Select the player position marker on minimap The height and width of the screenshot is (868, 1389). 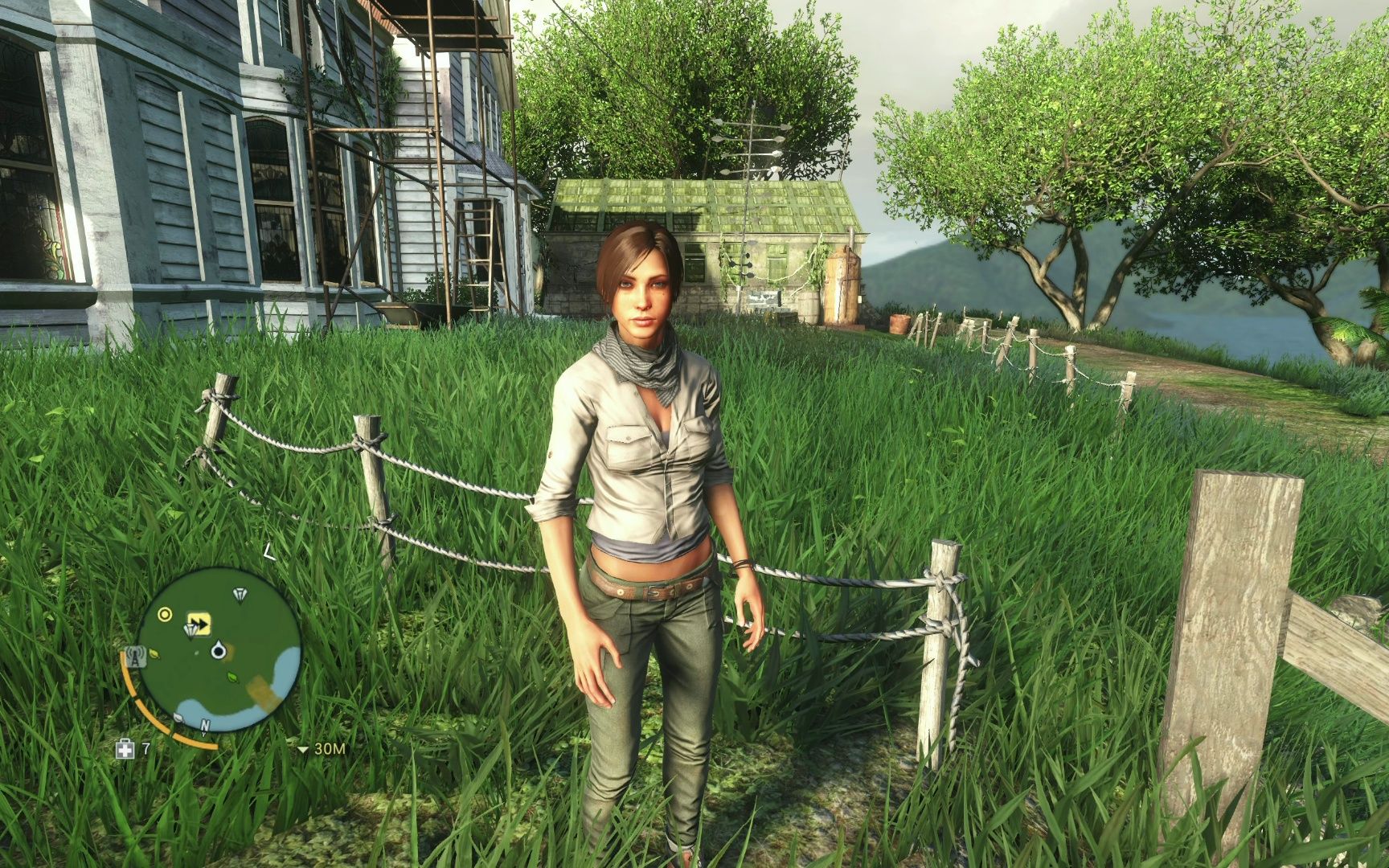pos(217,650)
